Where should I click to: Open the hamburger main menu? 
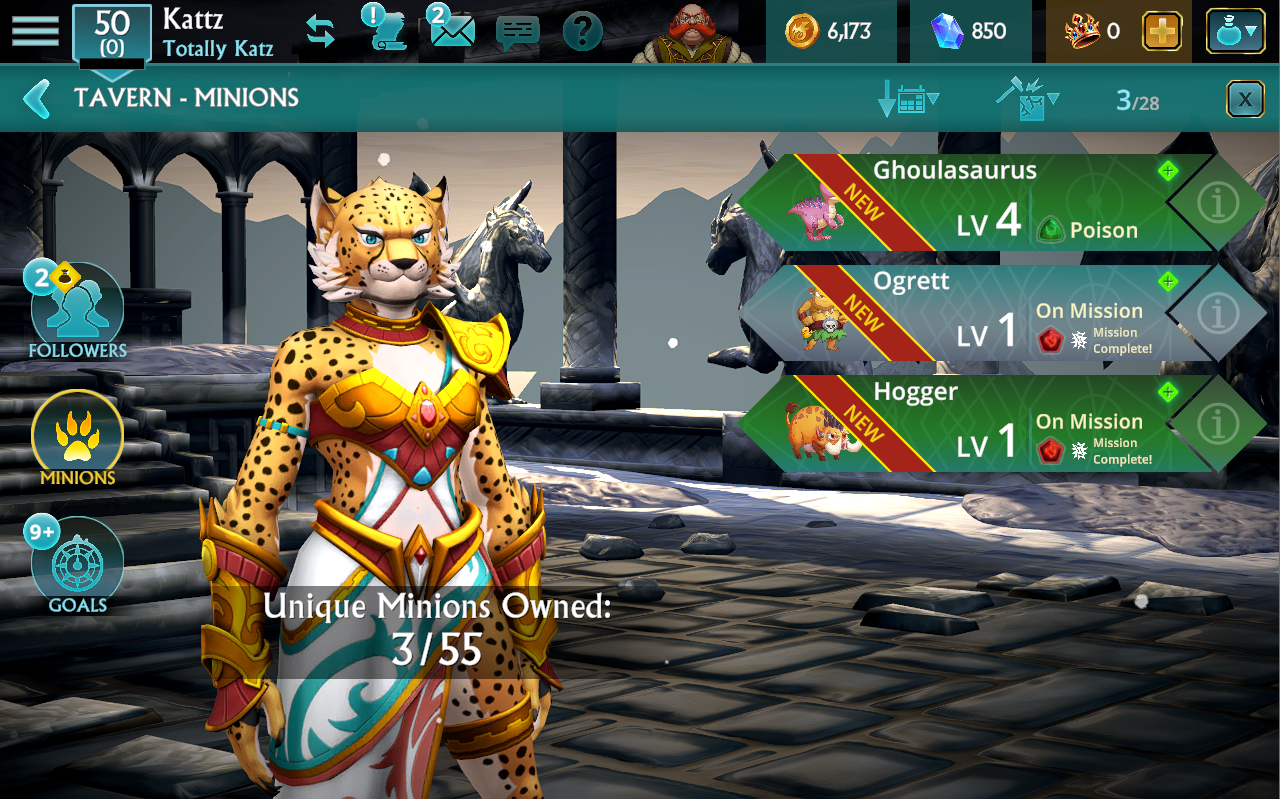(35, 31)
